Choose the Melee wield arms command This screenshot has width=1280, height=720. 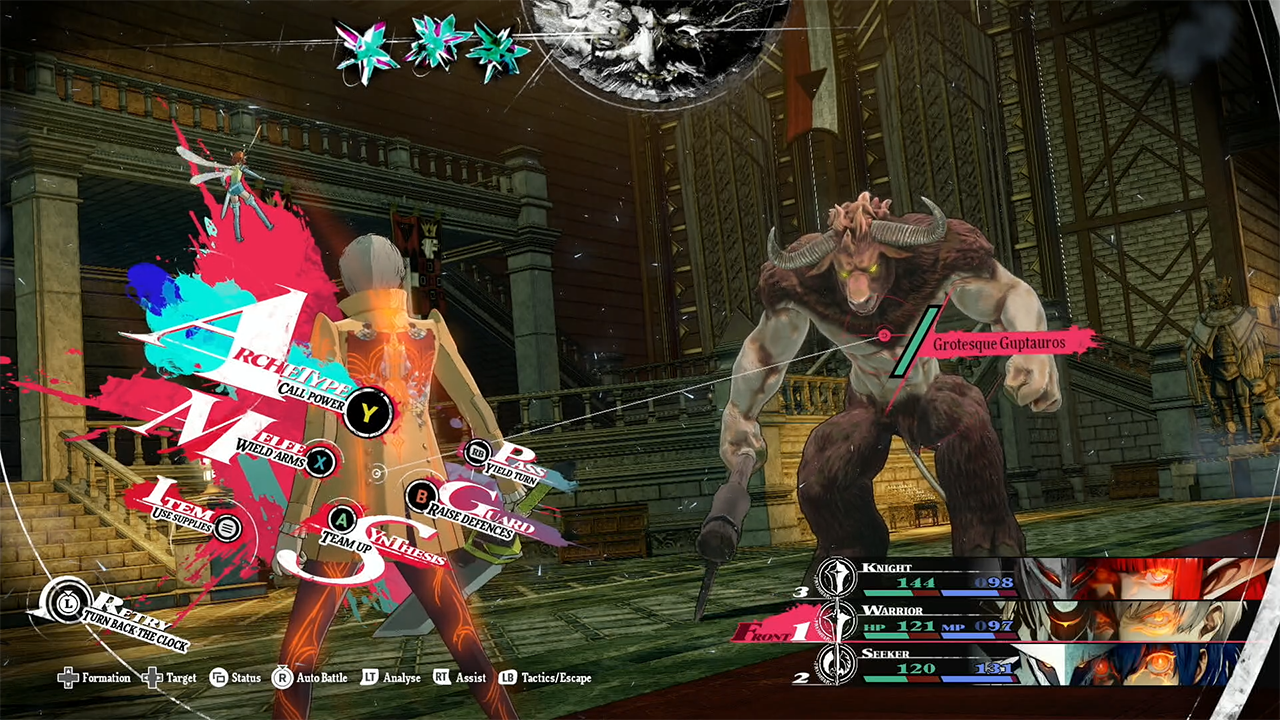click(319, 461)
